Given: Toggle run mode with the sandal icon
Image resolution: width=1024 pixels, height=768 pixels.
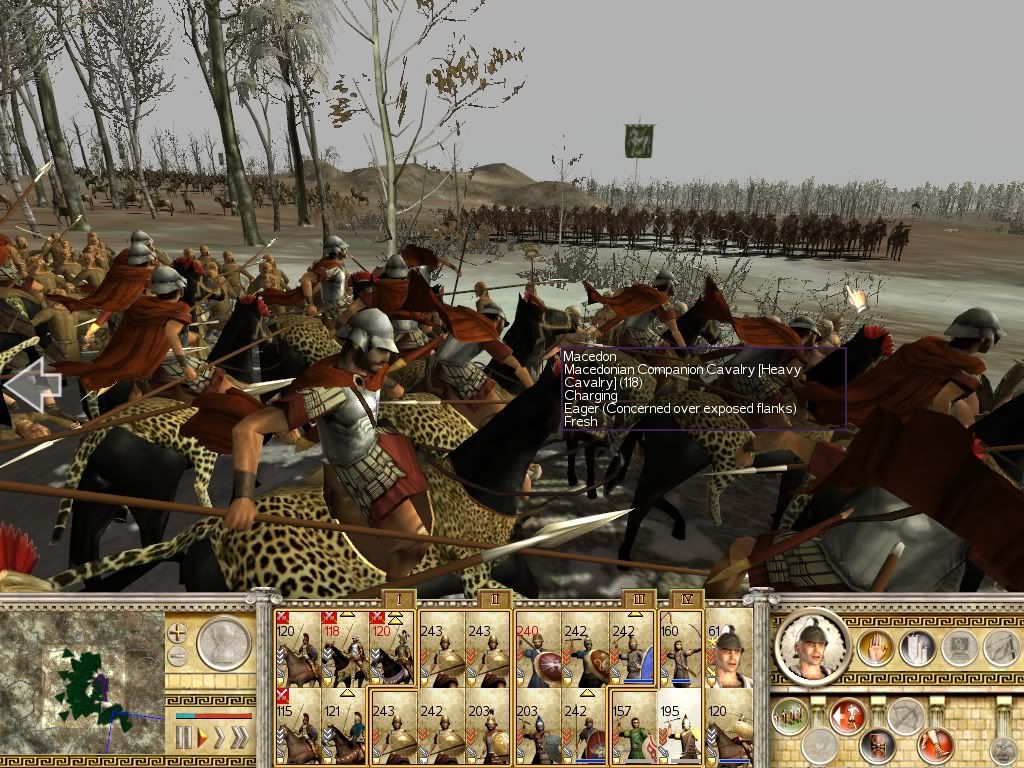Looking at the screenshot, I should [934, 744].
